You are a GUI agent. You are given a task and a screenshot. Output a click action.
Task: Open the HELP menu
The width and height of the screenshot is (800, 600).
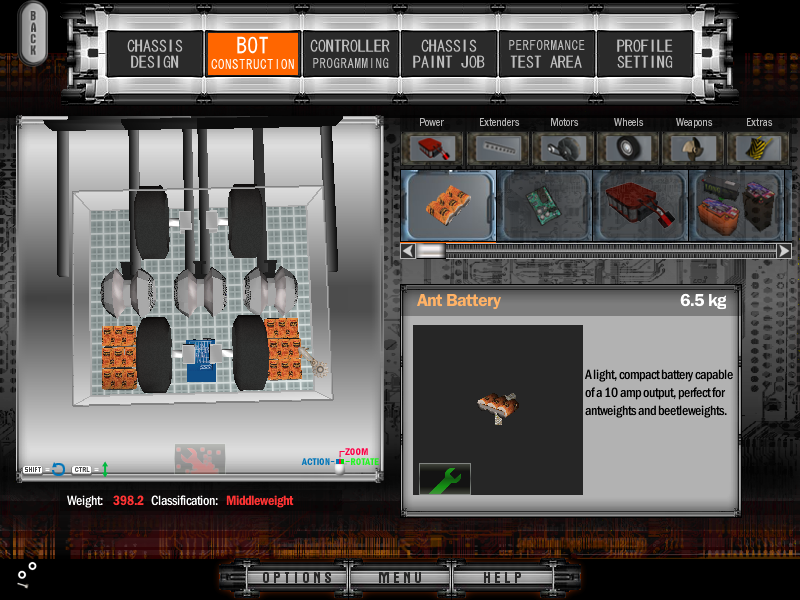point(502,578)
